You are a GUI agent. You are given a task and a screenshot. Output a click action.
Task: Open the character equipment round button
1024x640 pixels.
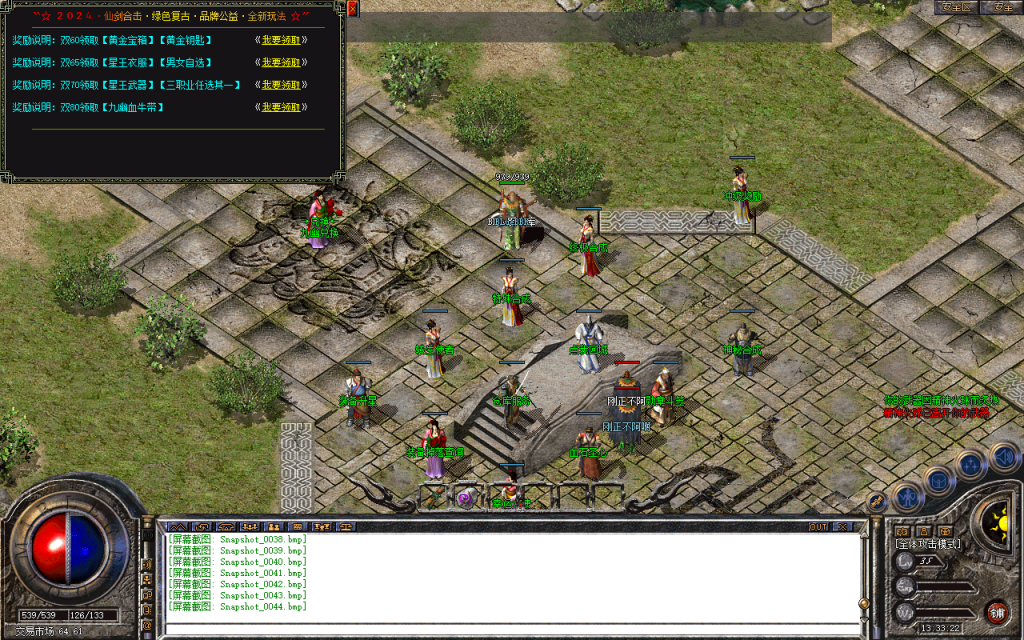pyautogui.click(x=906, y=495)
